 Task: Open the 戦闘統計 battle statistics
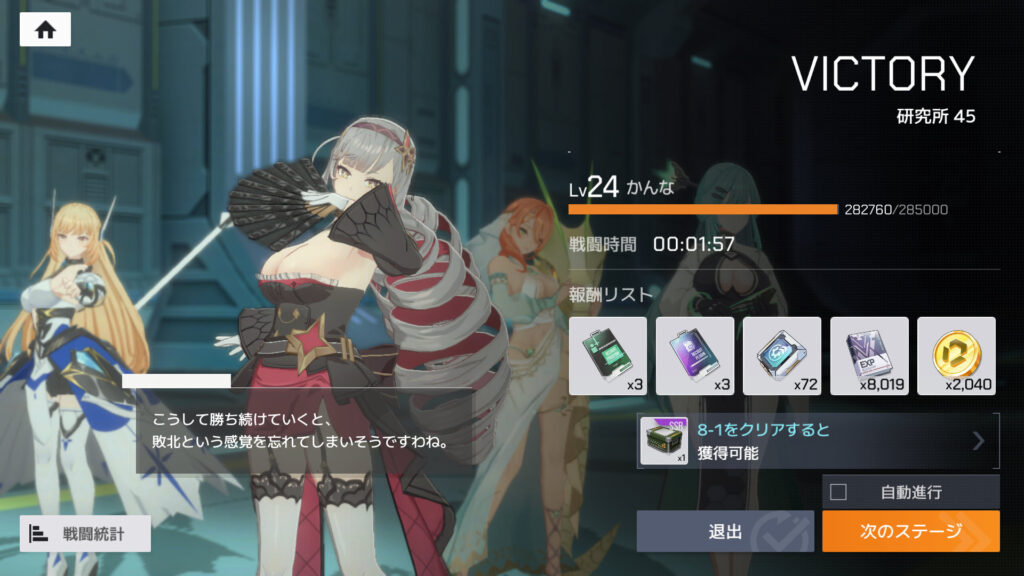coord(85,534)
